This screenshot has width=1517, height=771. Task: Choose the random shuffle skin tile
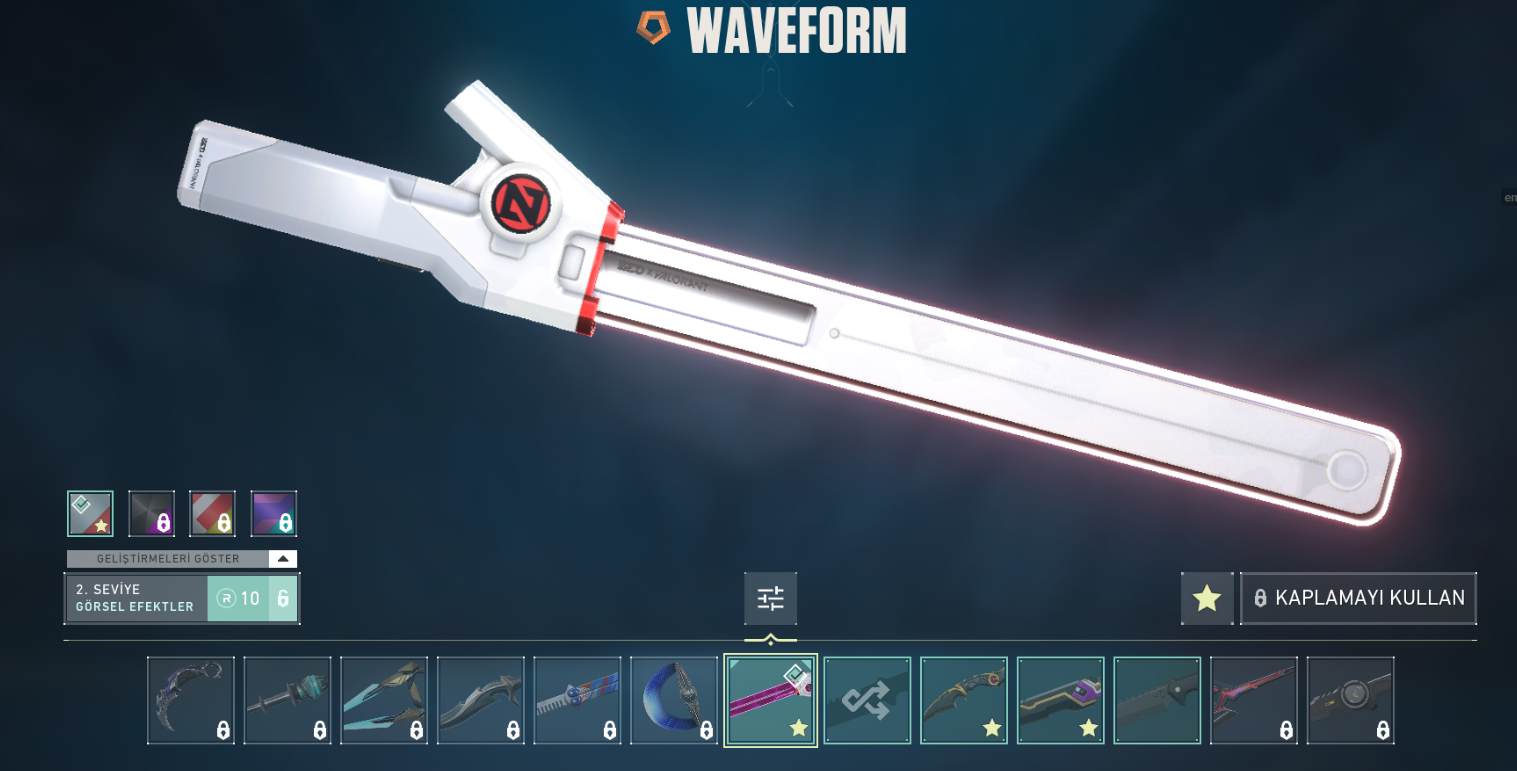point(867,700)
